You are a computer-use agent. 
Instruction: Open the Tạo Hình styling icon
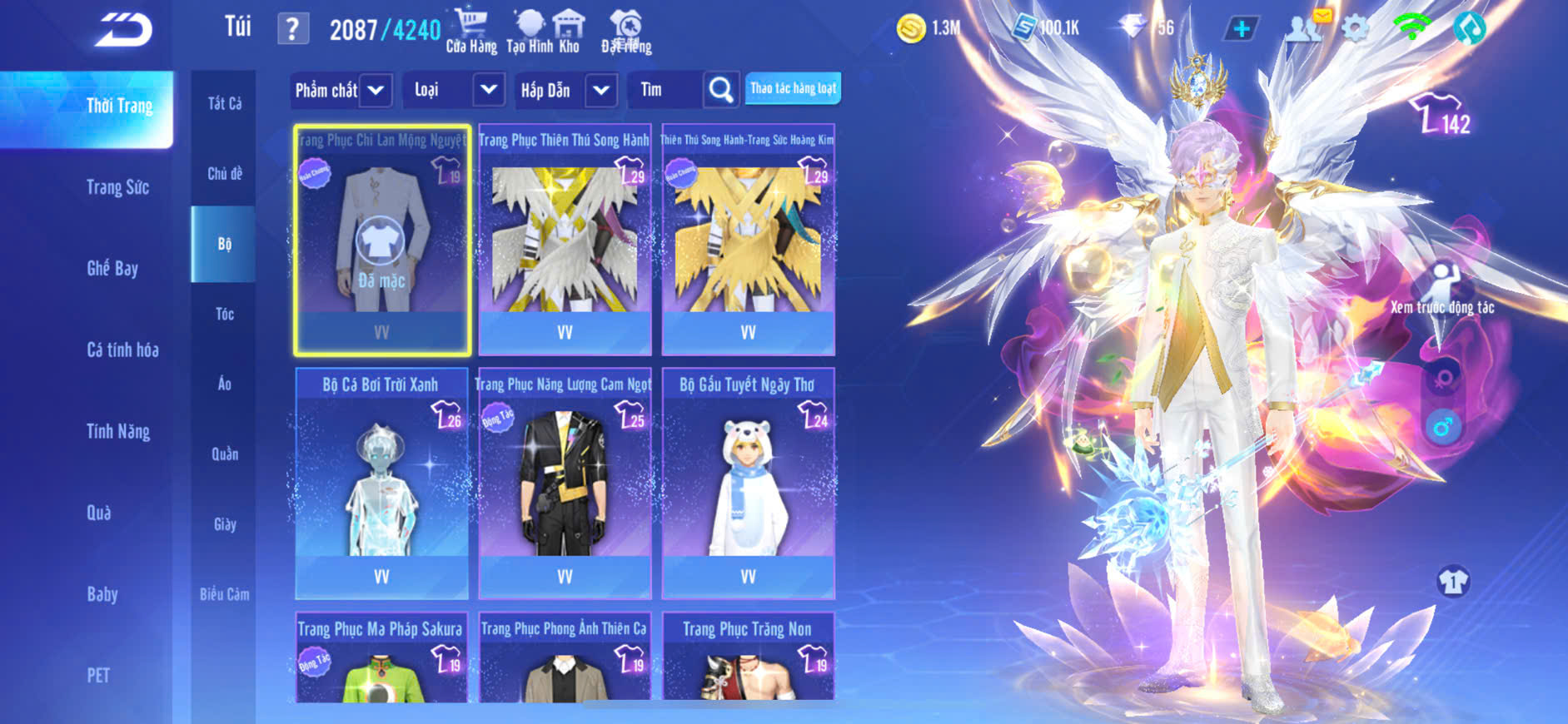click(x=529, y=32)
